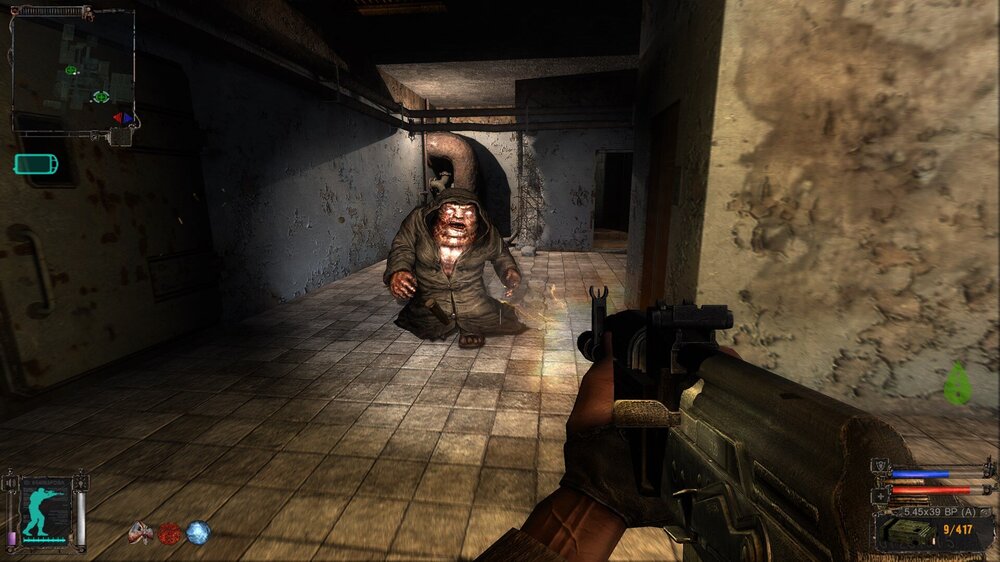This screenshot has width=1000, height=562.
Task: Select the red-blue compass arrow on minimap
Action: [124, 118]
